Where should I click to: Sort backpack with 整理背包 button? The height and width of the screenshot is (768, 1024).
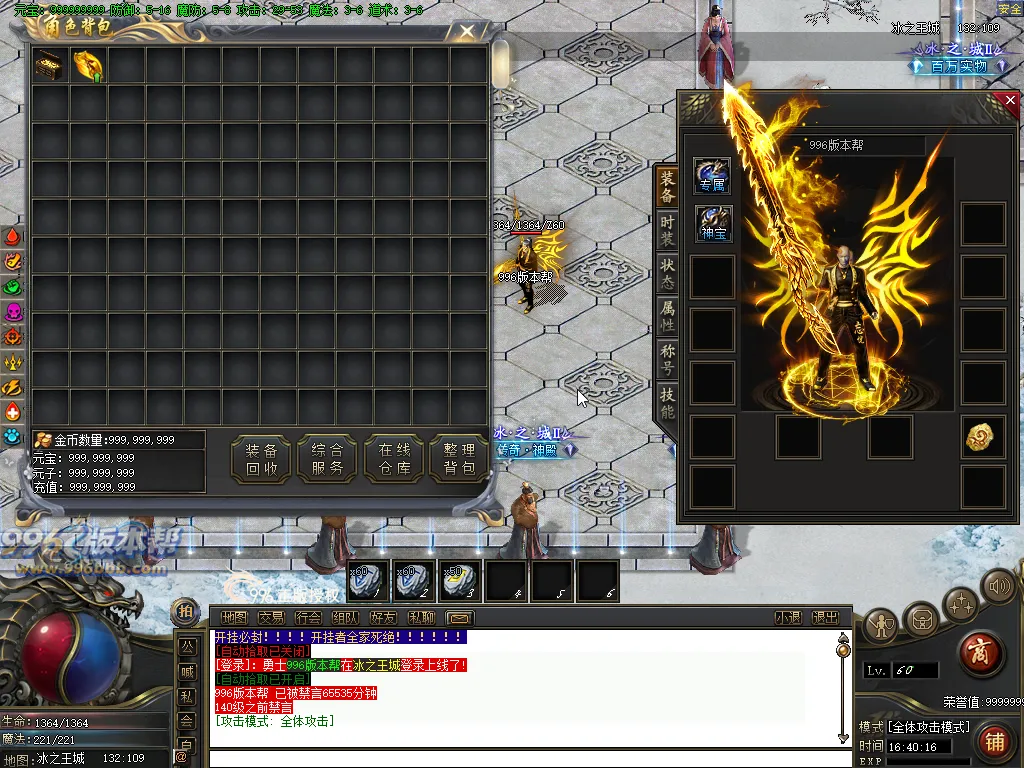coord(460,459)
